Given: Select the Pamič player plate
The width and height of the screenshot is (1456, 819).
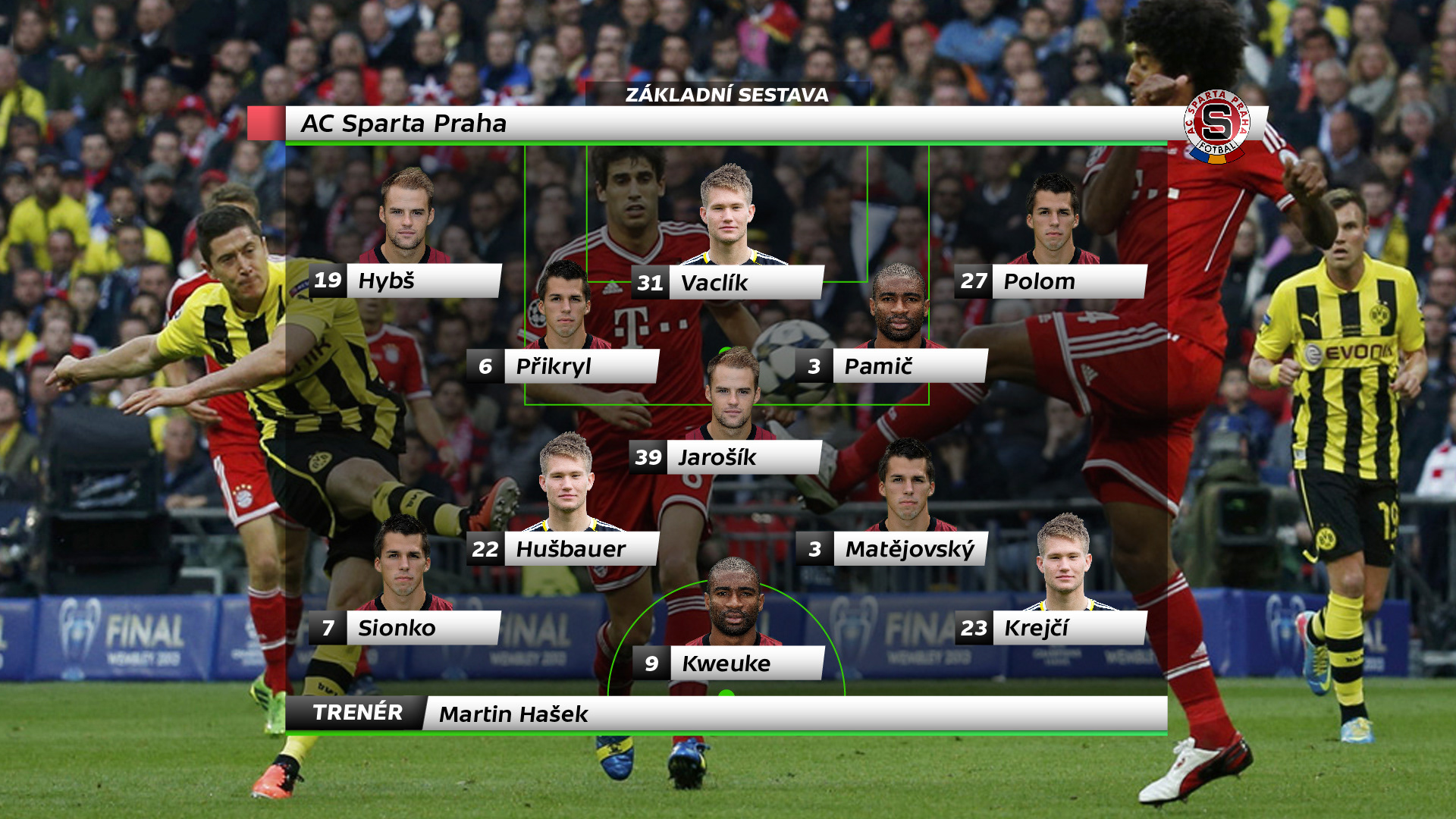Looking at the screenshot, I should [893, 366].
